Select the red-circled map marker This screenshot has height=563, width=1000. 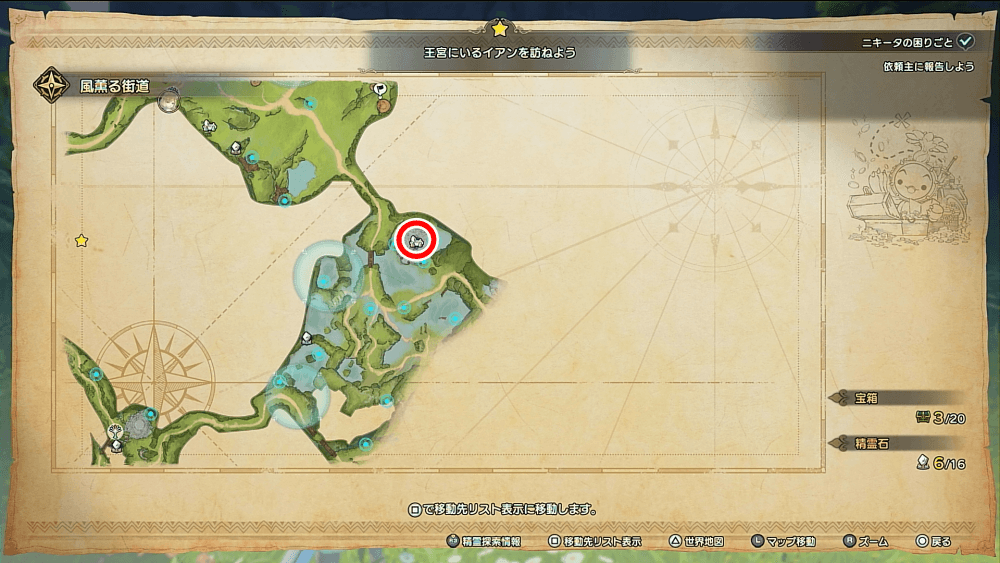[x=415, y=239]
